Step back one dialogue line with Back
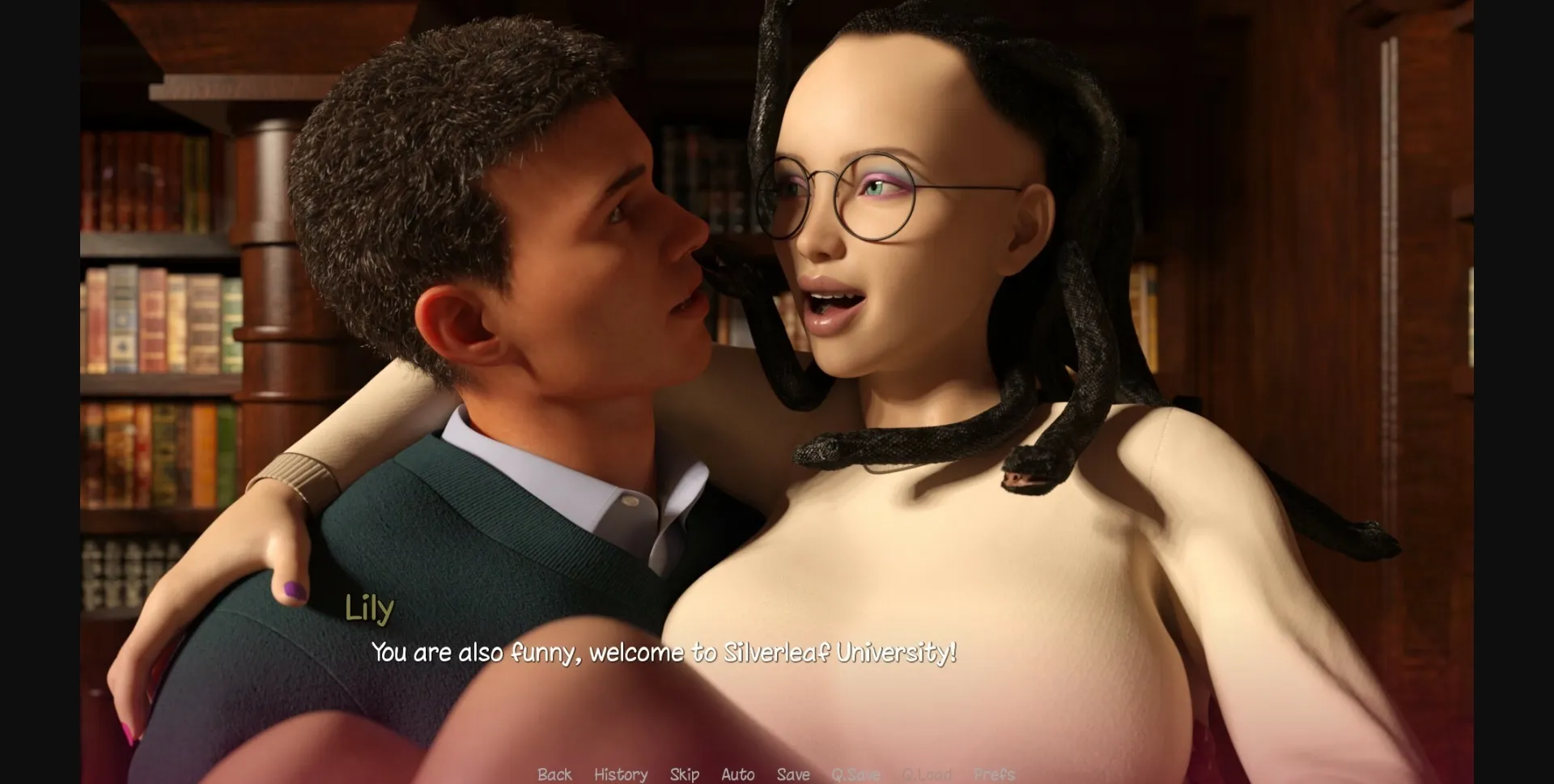The image size is (1554, 784). [x=554, y=774]
